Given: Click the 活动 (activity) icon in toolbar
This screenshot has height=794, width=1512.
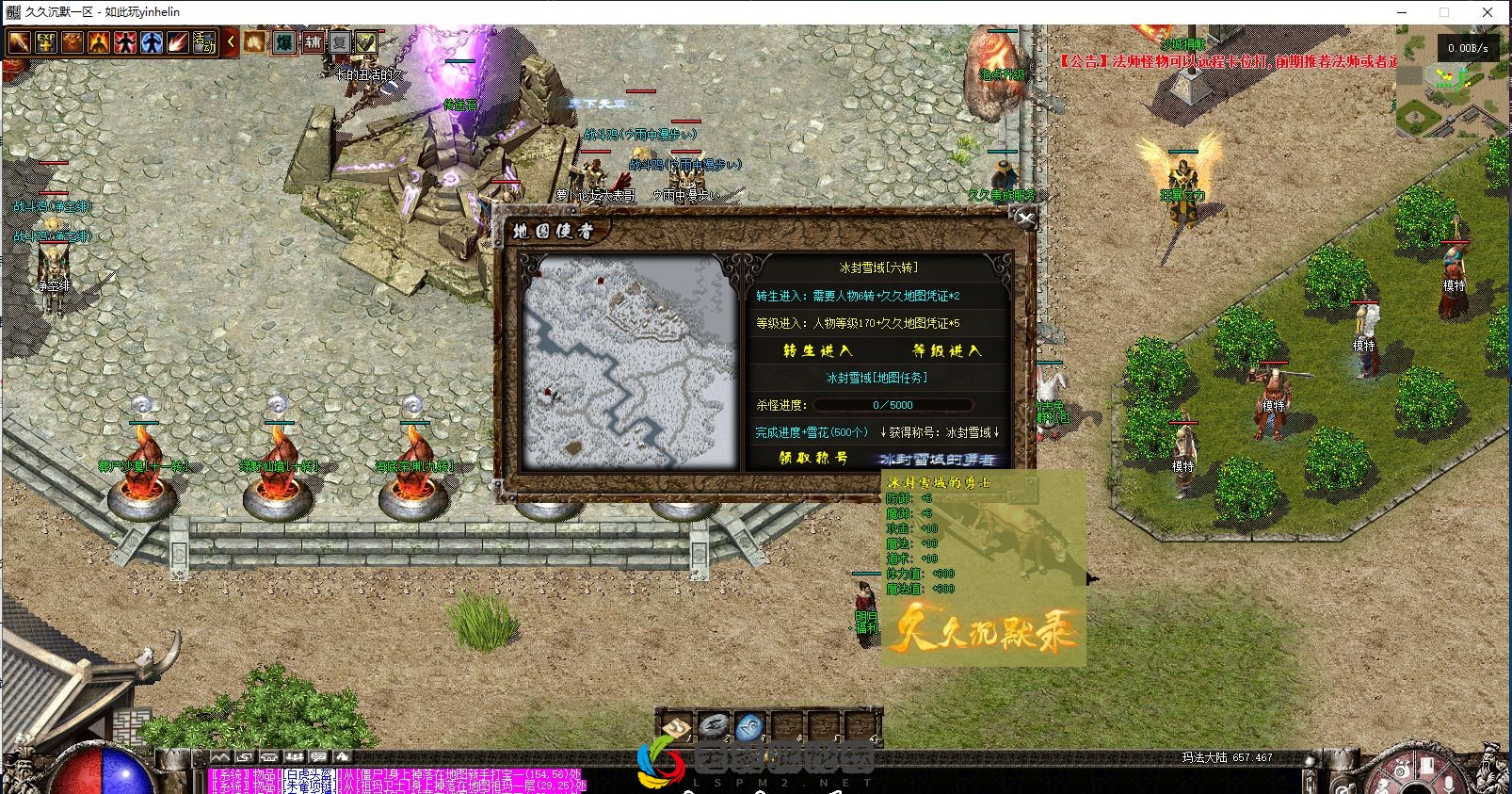Looking at the screenshot, I should 205,43.
